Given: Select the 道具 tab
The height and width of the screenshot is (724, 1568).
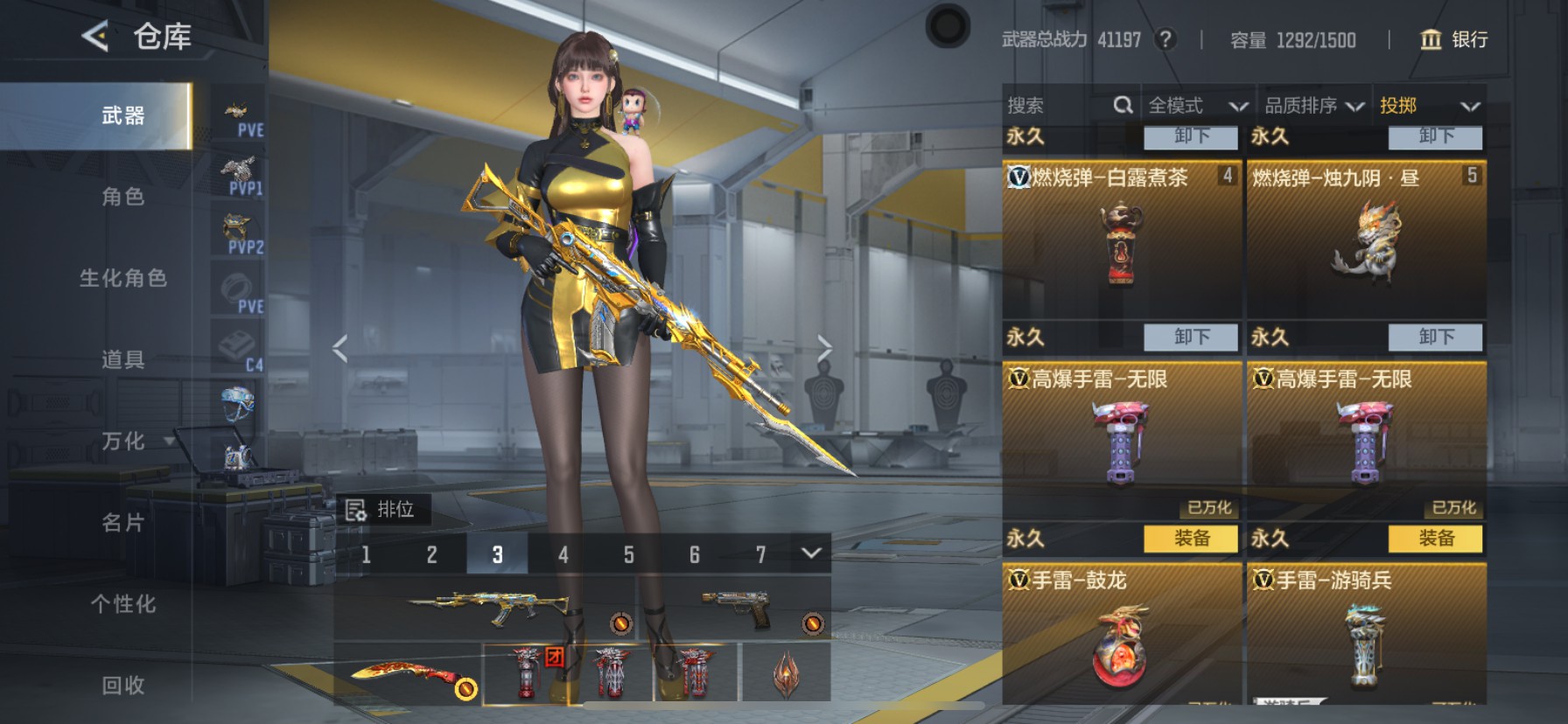Looking at the screenshot, I should tap(122, 359).
